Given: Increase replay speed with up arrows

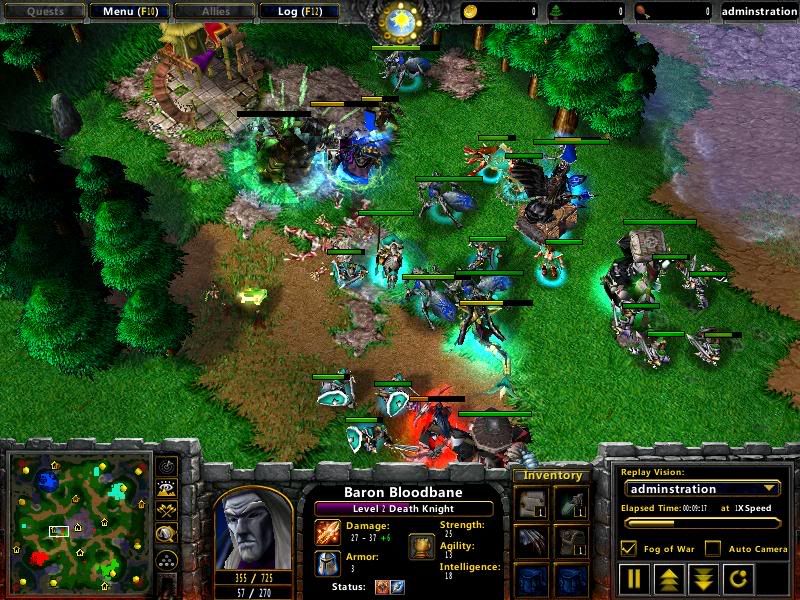Looking at the screenshot, I should pyautogui.click(x=668, y=578).
